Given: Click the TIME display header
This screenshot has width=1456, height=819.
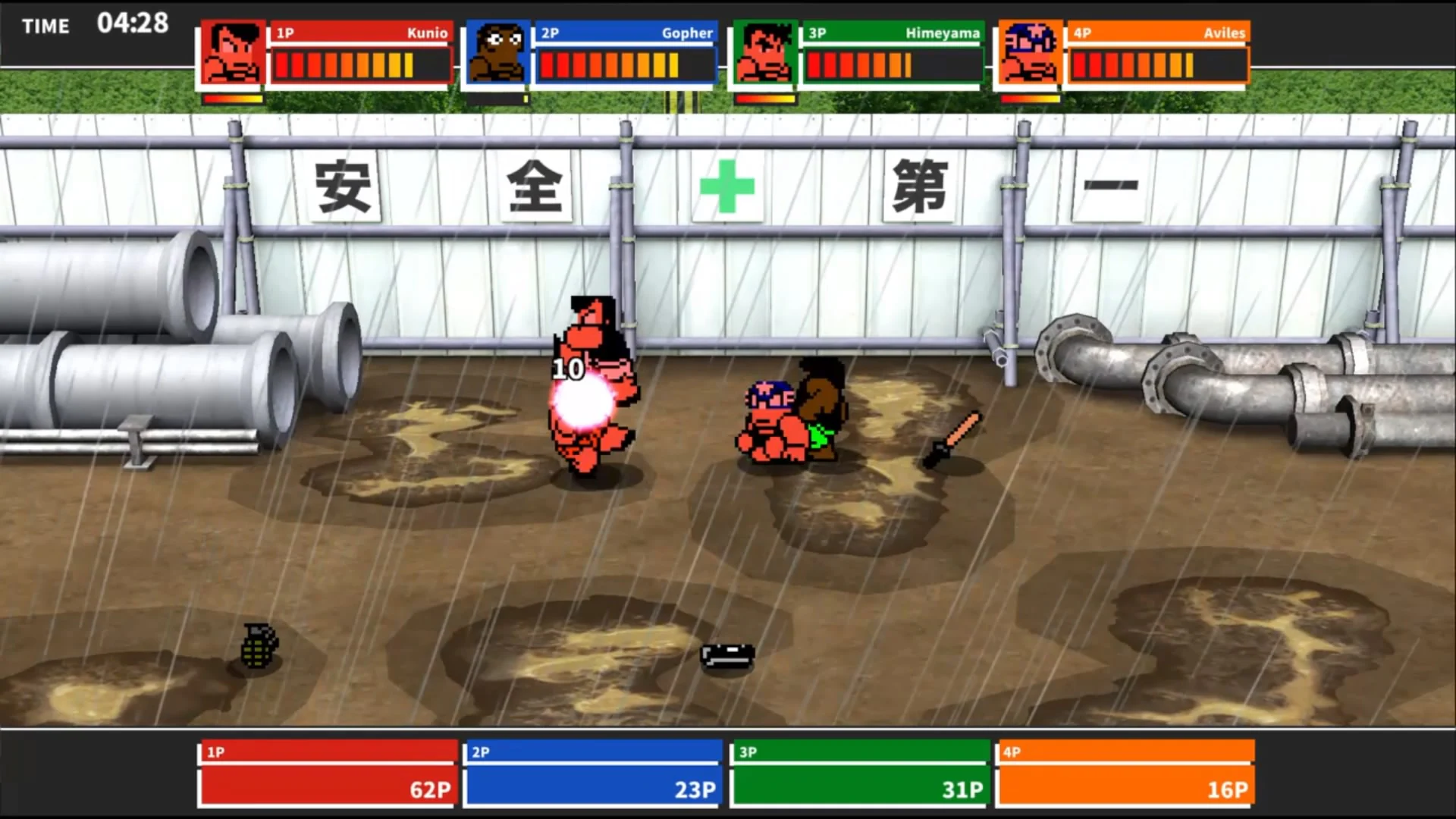Looking at the screenshot, I should (45, 27).
